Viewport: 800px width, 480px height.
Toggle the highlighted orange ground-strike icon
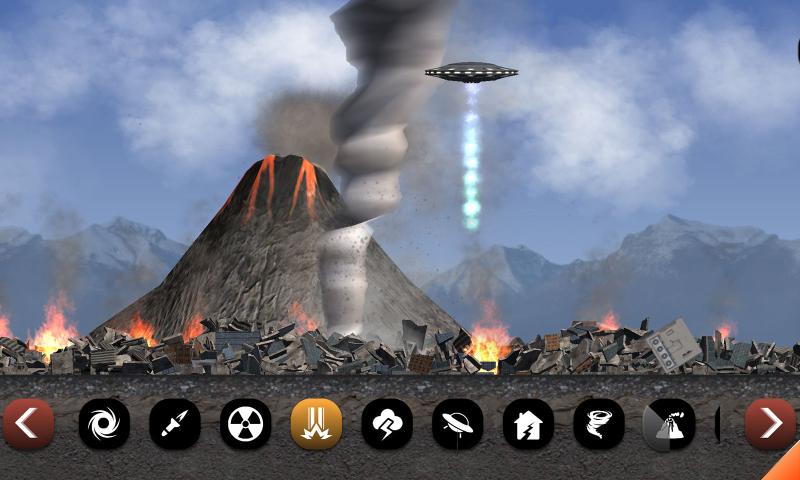pyautogui.click(x=316, y=424)
